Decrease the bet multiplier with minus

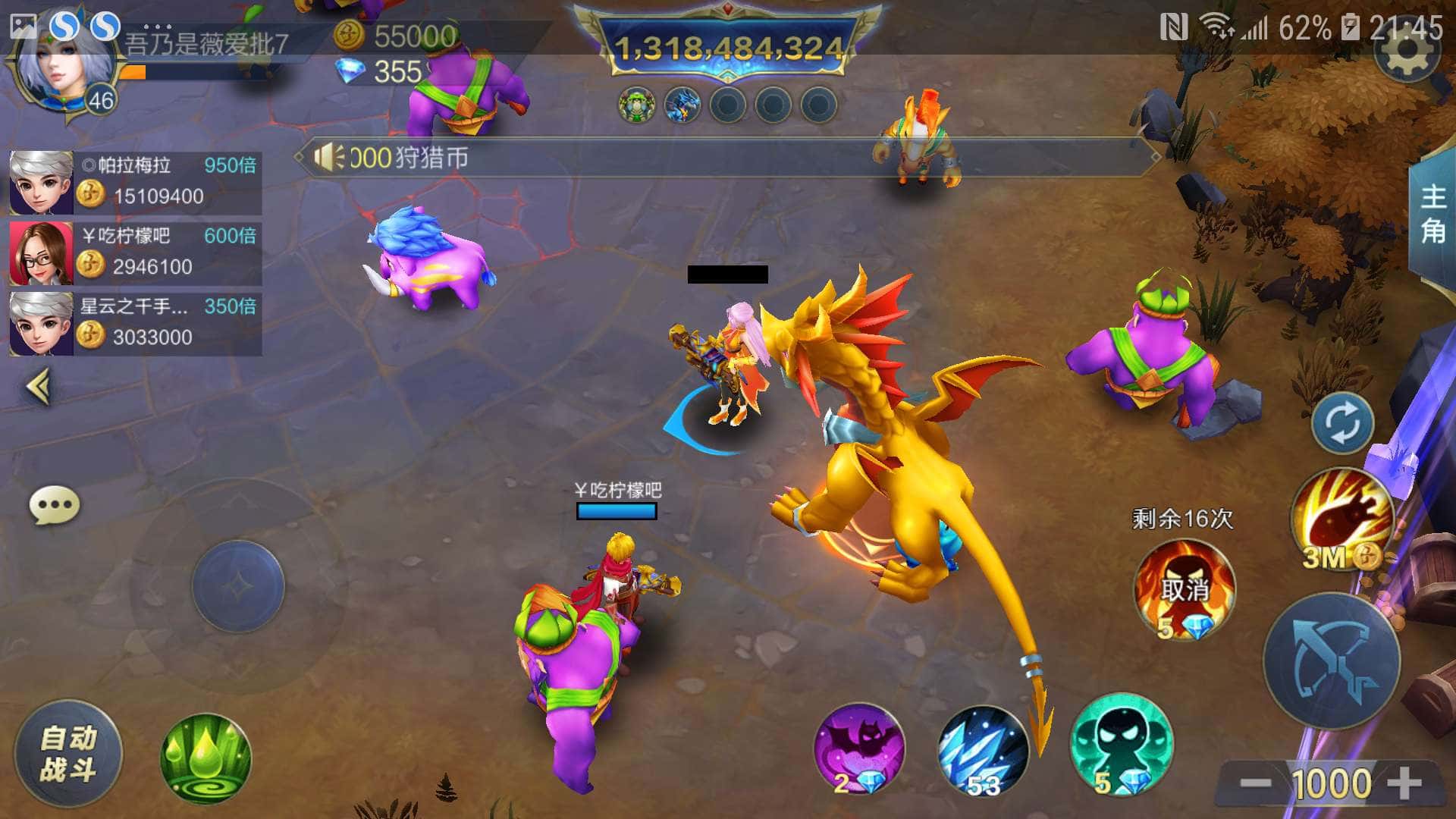(1255, 783)
